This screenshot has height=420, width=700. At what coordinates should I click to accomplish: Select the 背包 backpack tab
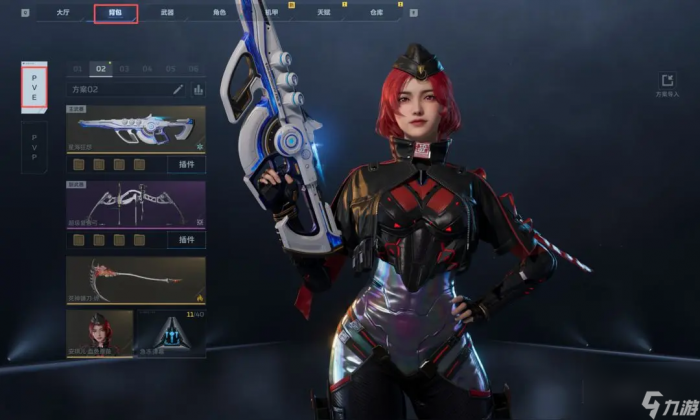(x=115, y=14)
